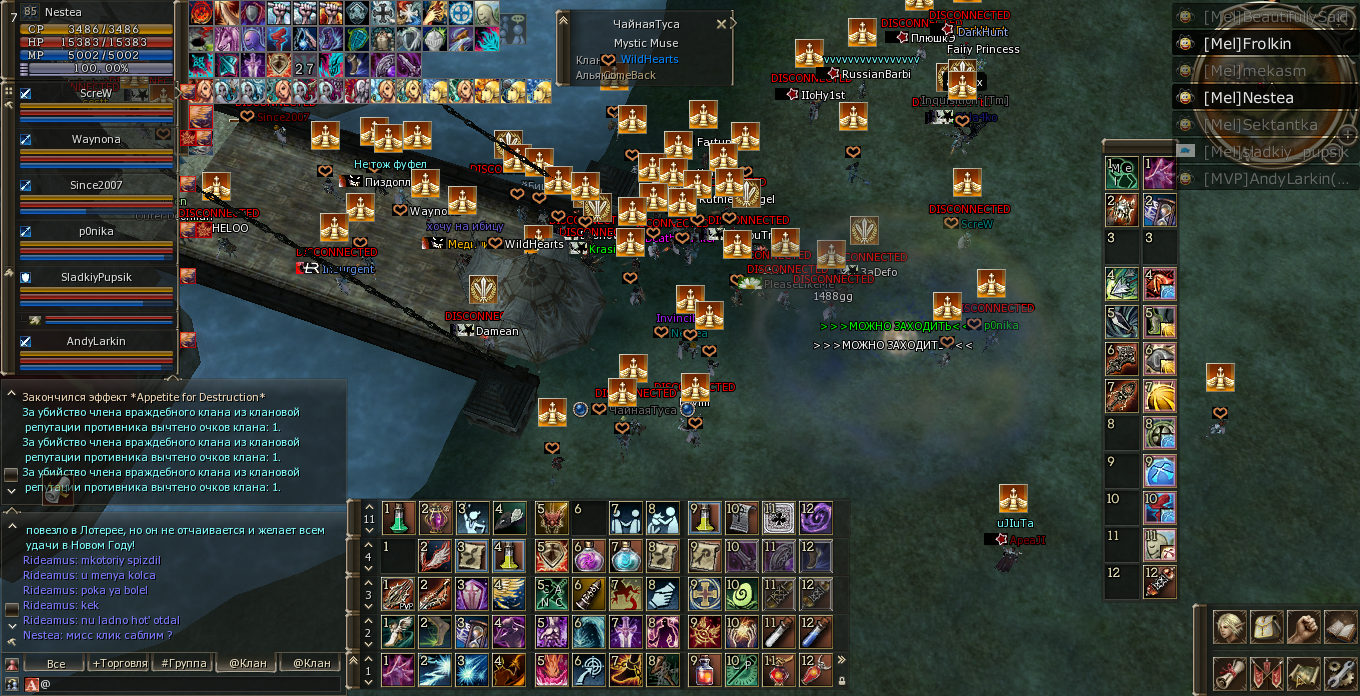Use the green spiral egg icon
This screenshot has width=1360, height=696.
pos(740,594)
